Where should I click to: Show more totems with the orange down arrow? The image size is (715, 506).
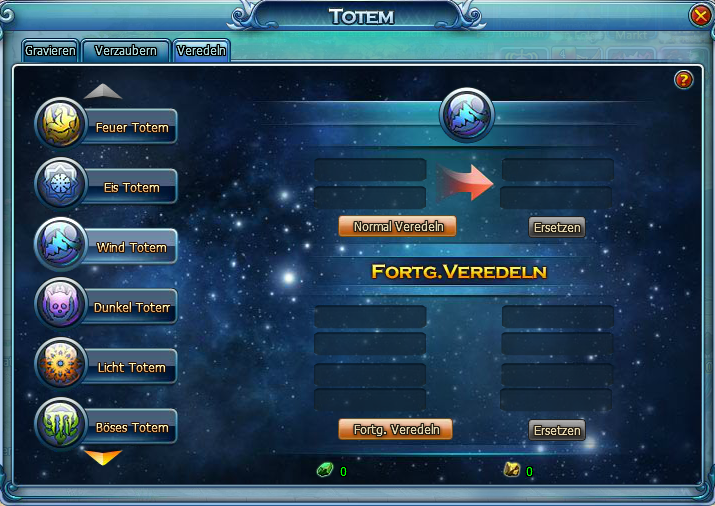click(103, 458)
